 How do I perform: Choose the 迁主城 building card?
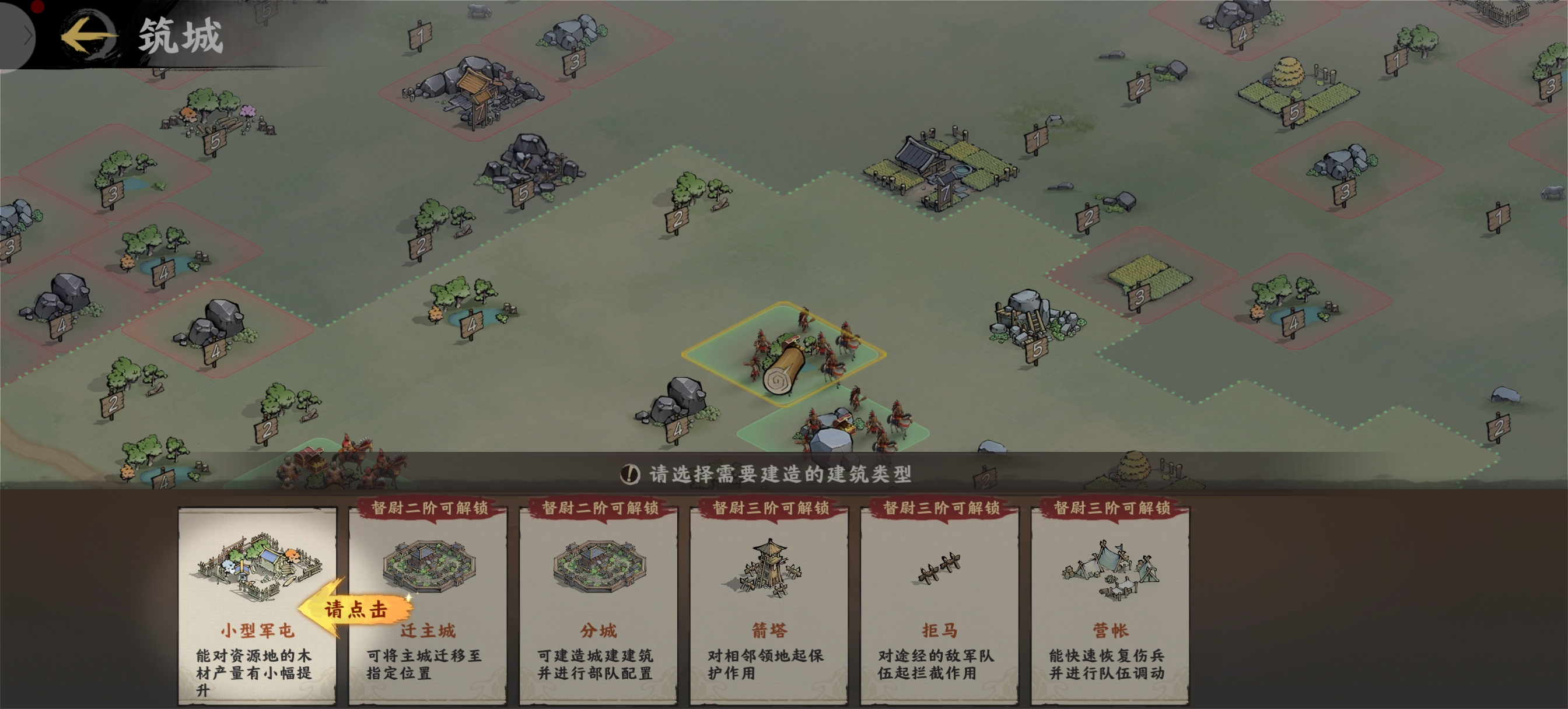[x=428, y=605]
